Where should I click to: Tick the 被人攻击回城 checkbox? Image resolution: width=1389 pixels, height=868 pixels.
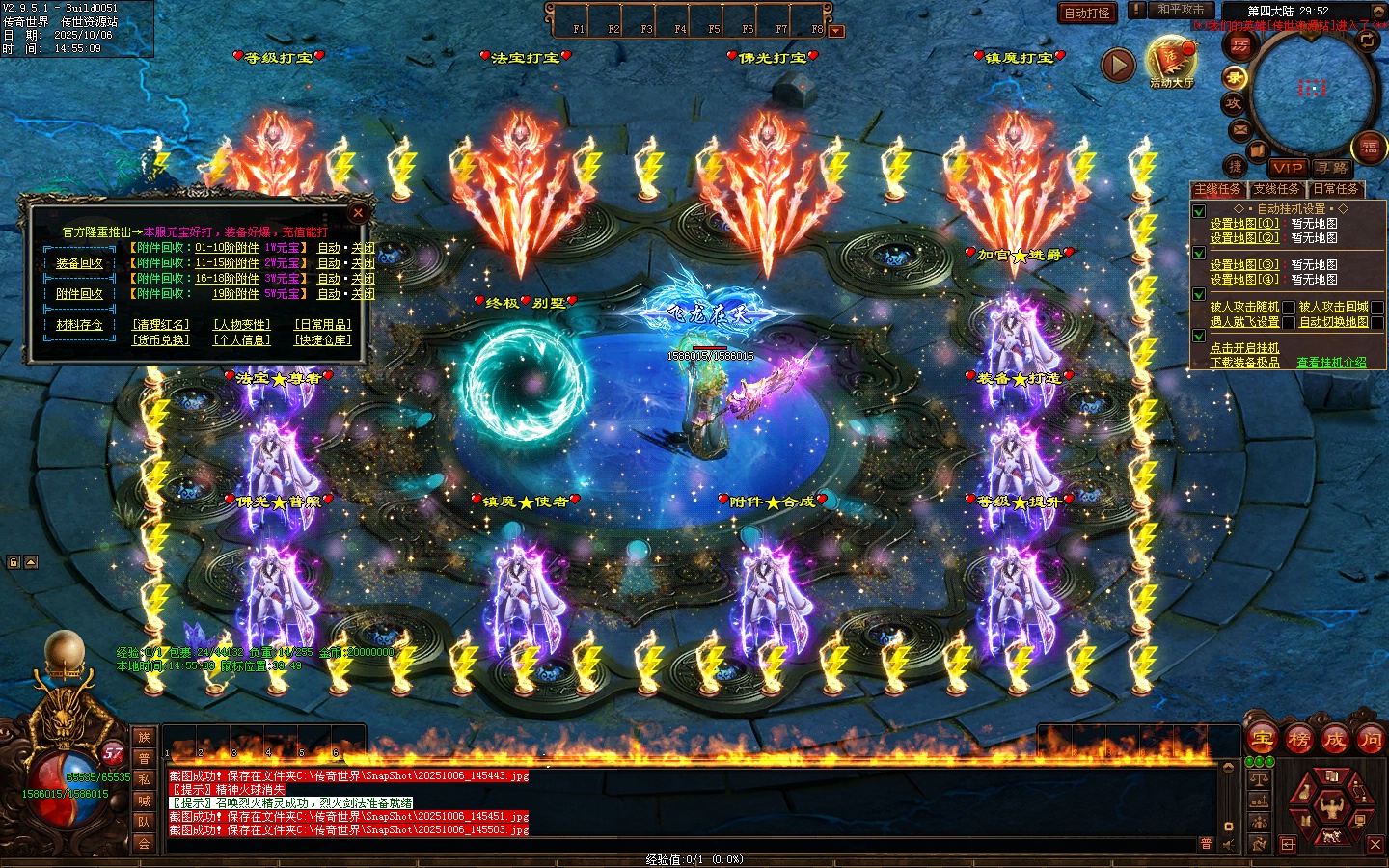(1377, 308)
